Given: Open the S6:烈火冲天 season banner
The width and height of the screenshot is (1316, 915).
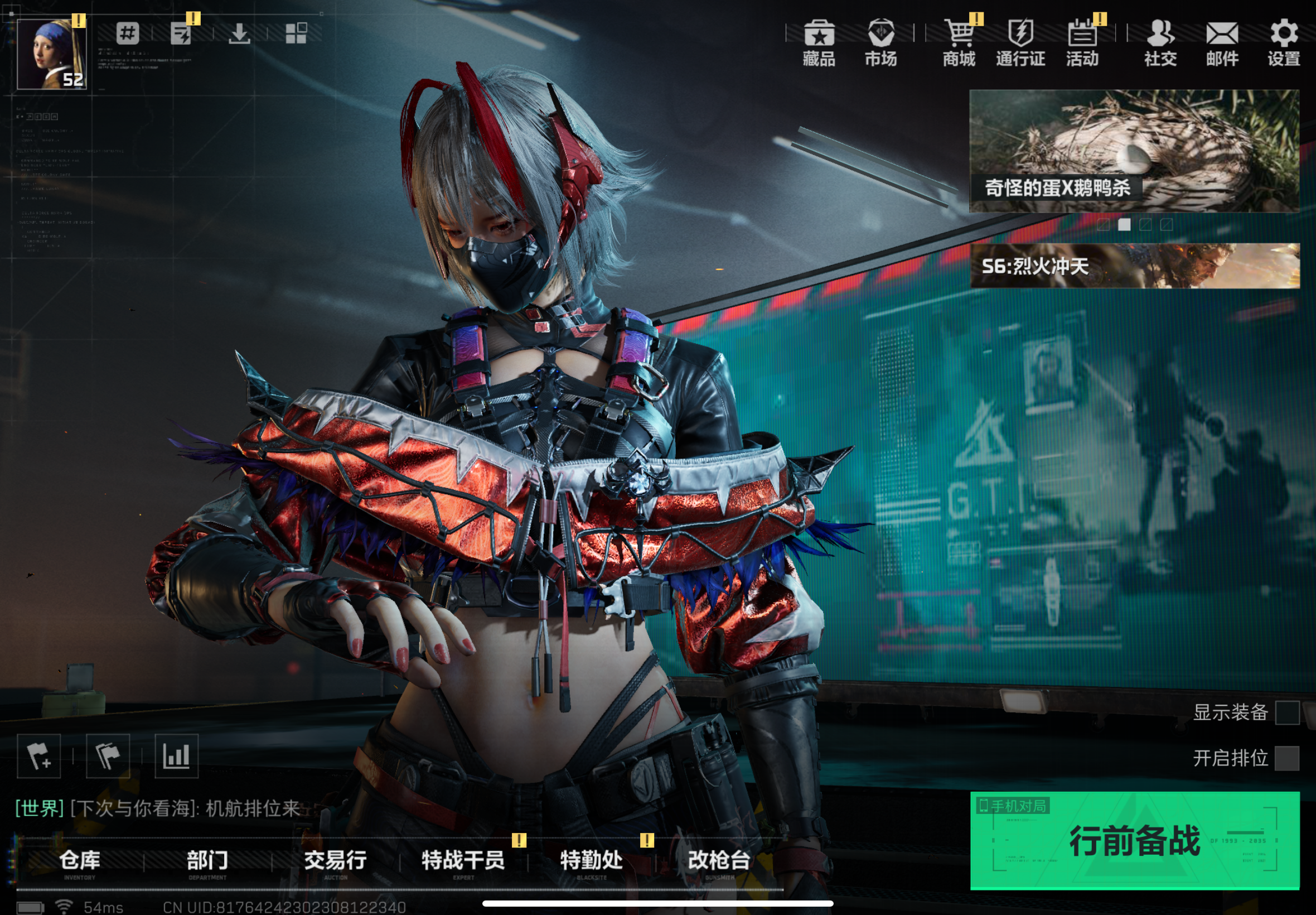Looking at the screenshot, I should [1134, 266].
